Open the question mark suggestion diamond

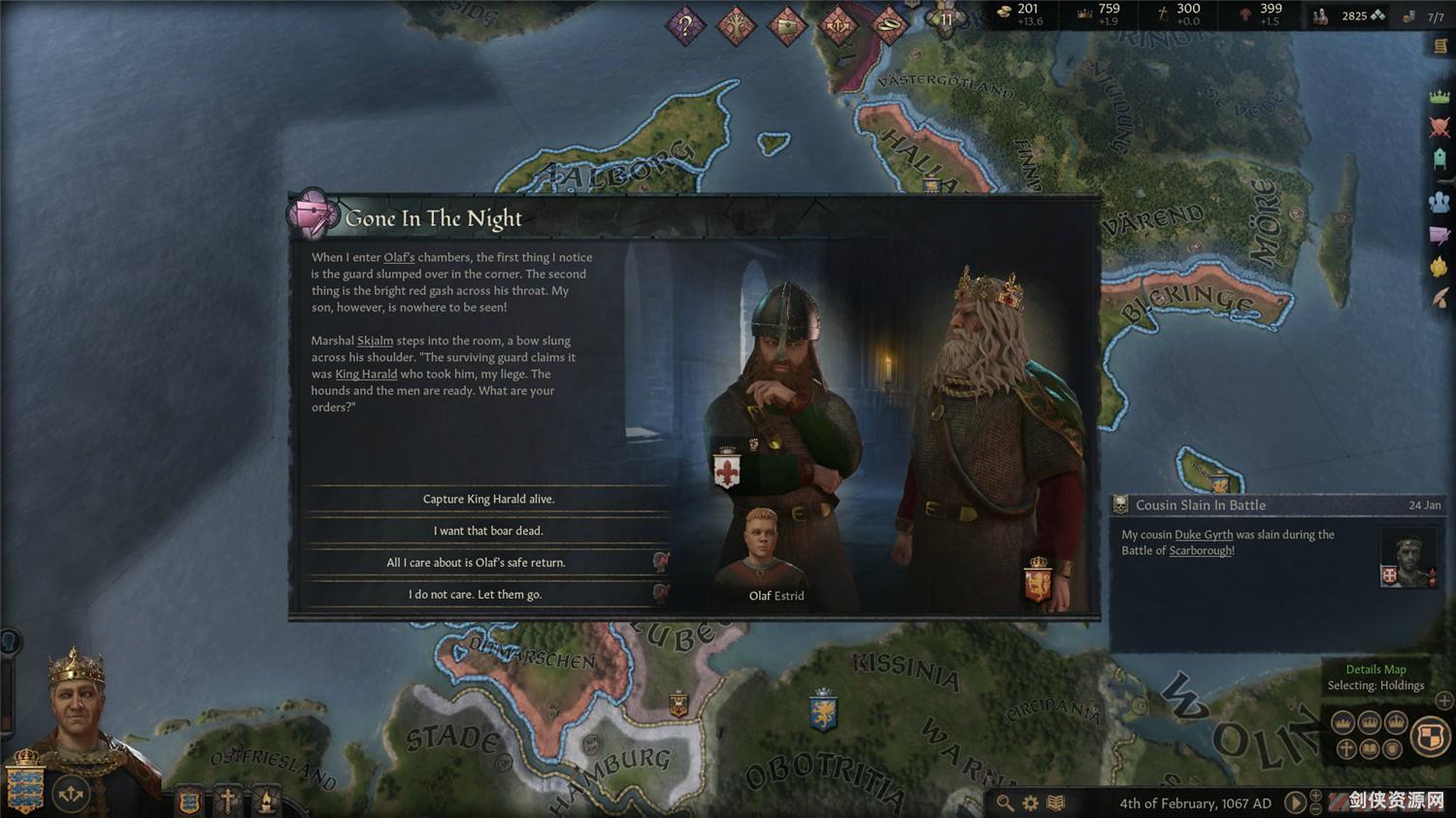click(685, 26)
